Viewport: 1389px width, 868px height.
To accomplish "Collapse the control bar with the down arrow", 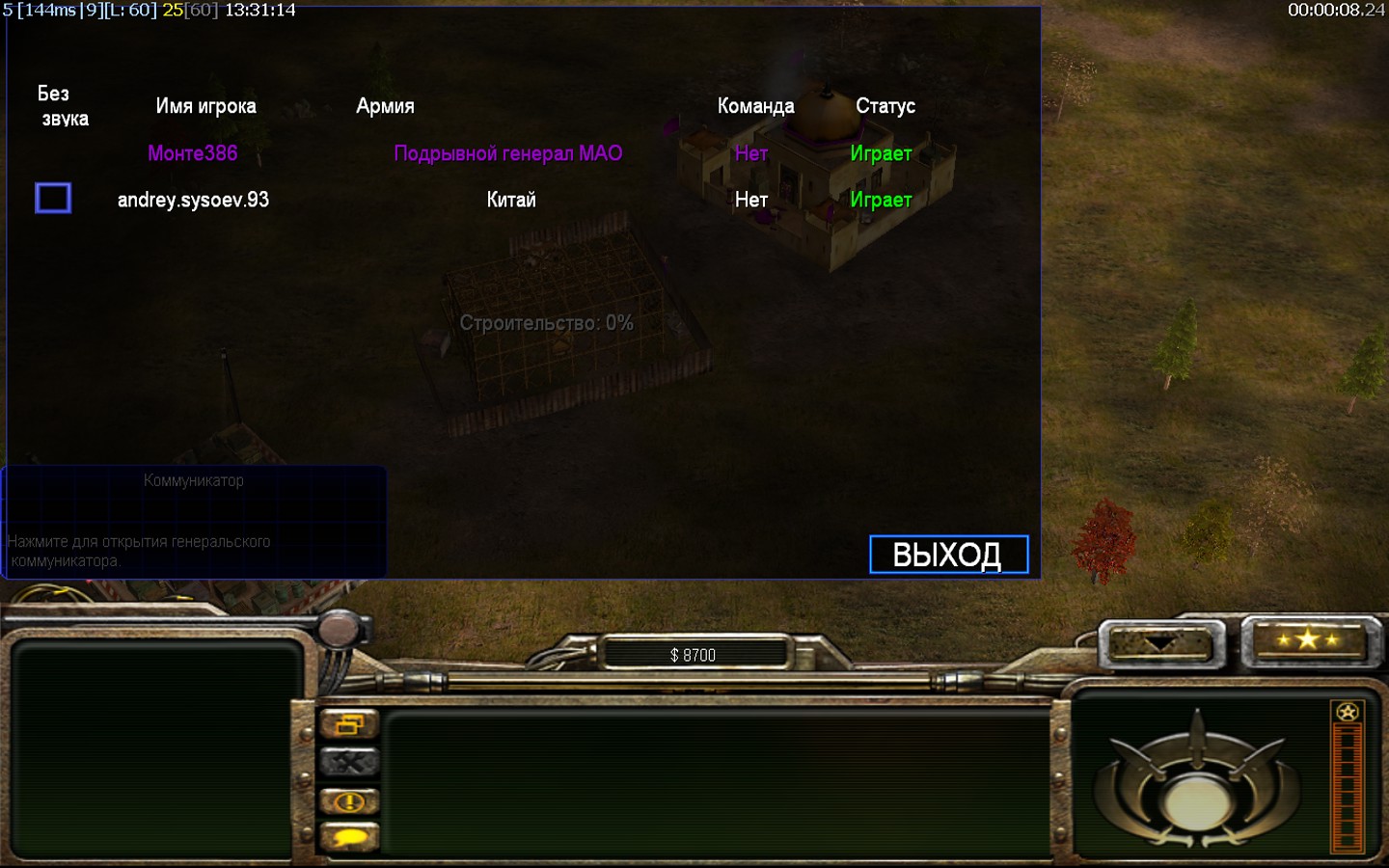I will pyautogui.click(x=1160, y=643).
